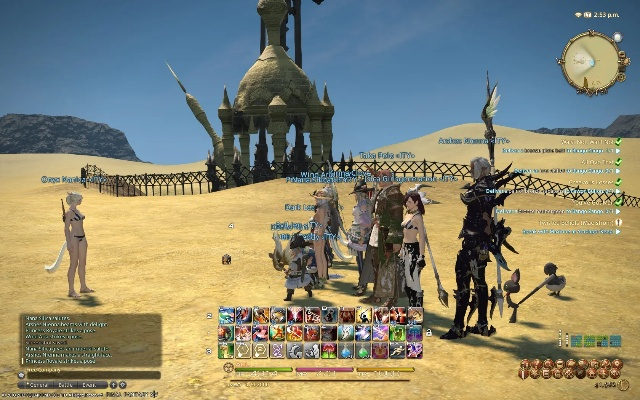Click the round emblem below the hotbars
The image size is (640, 400).
tap(227, 367)
